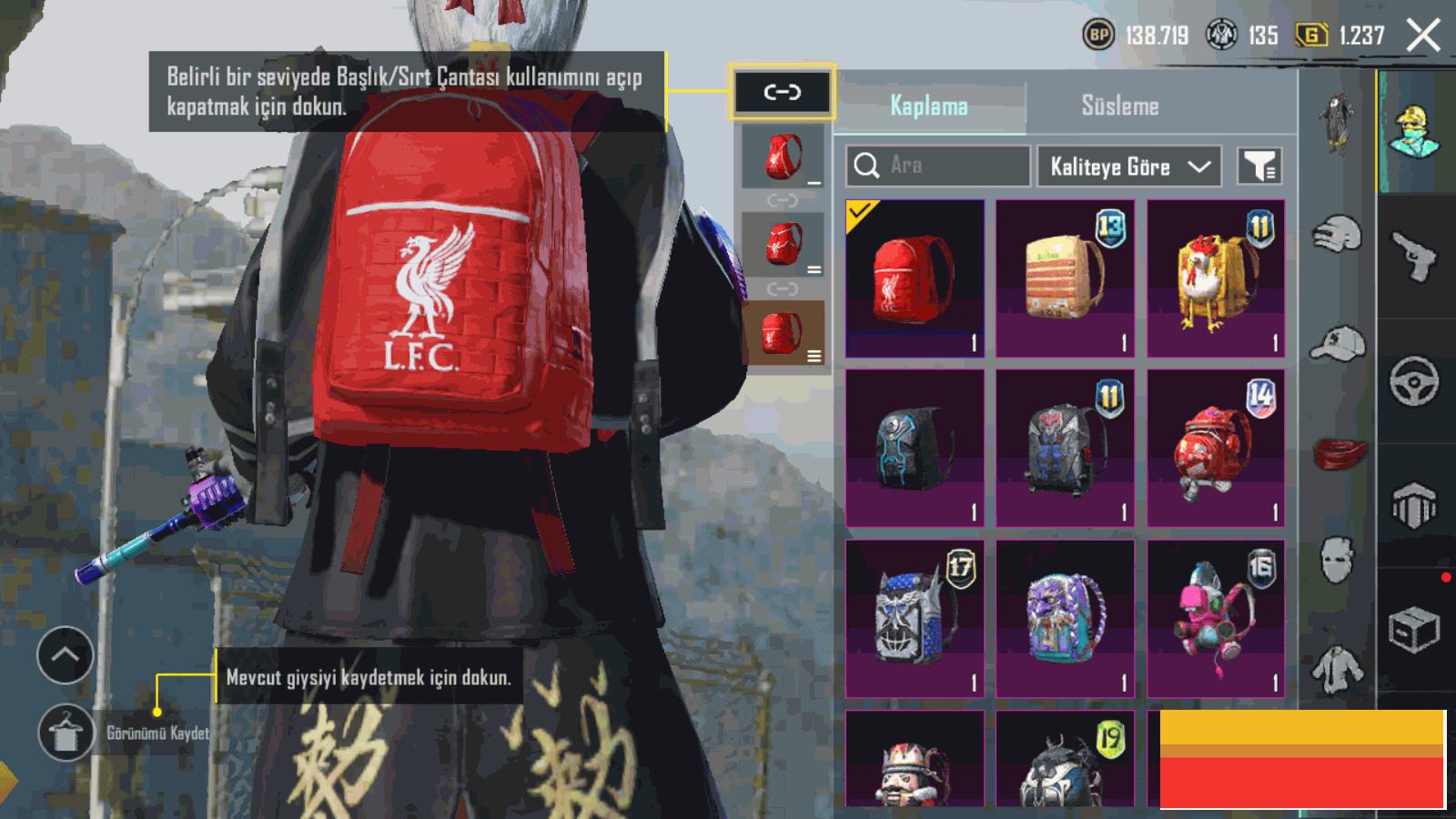Open the pistol weapons category
The width and height of the screenshot is (1456, 819).
click(1414, 258)
